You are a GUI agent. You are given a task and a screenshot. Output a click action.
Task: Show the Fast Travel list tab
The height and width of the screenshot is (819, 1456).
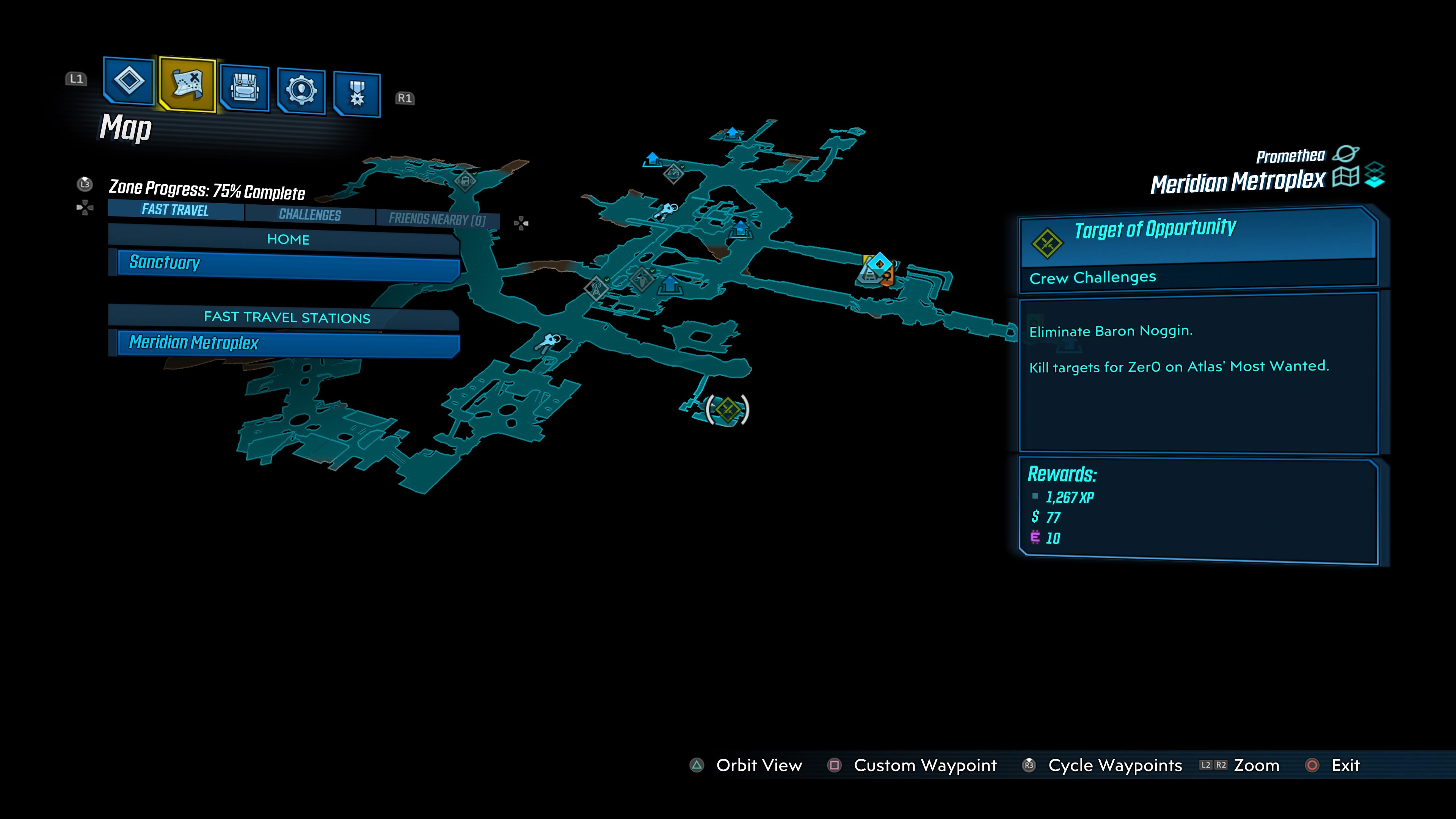(x=175, y=210)
